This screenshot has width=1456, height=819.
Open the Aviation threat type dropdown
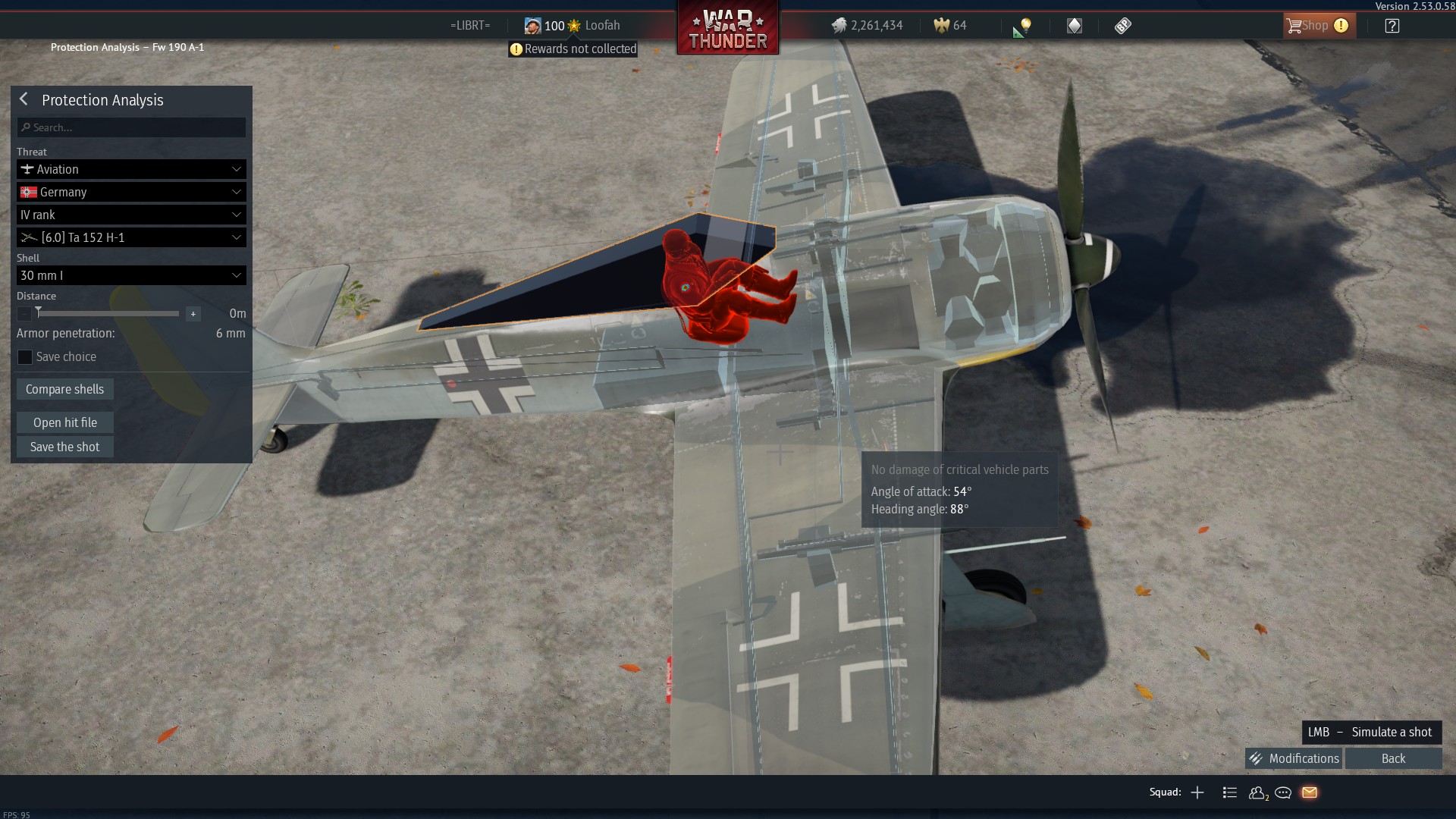(x=131, y=169)
